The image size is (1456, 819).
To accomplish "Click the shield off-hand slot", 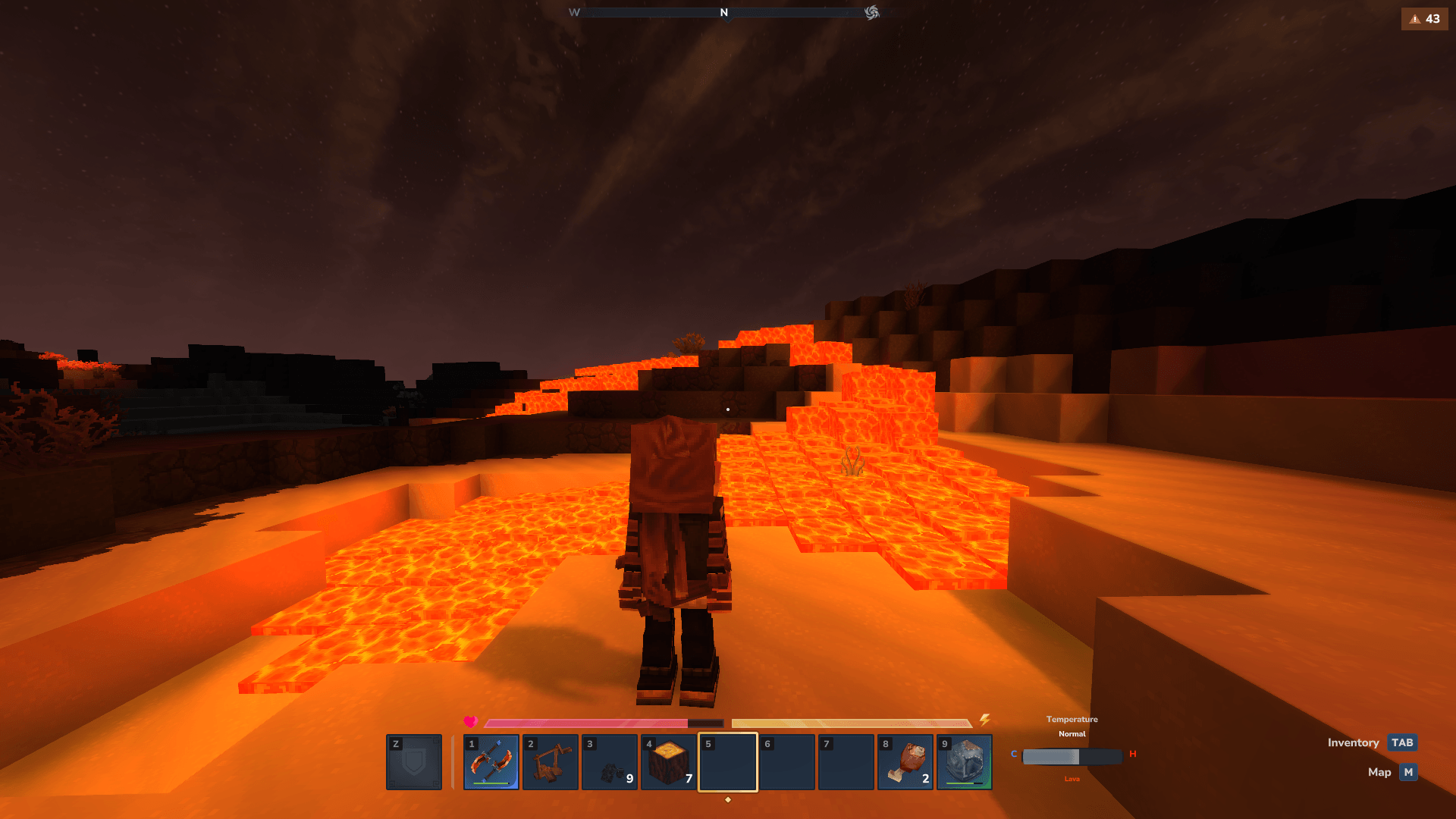I will click(x=414, y=762).
